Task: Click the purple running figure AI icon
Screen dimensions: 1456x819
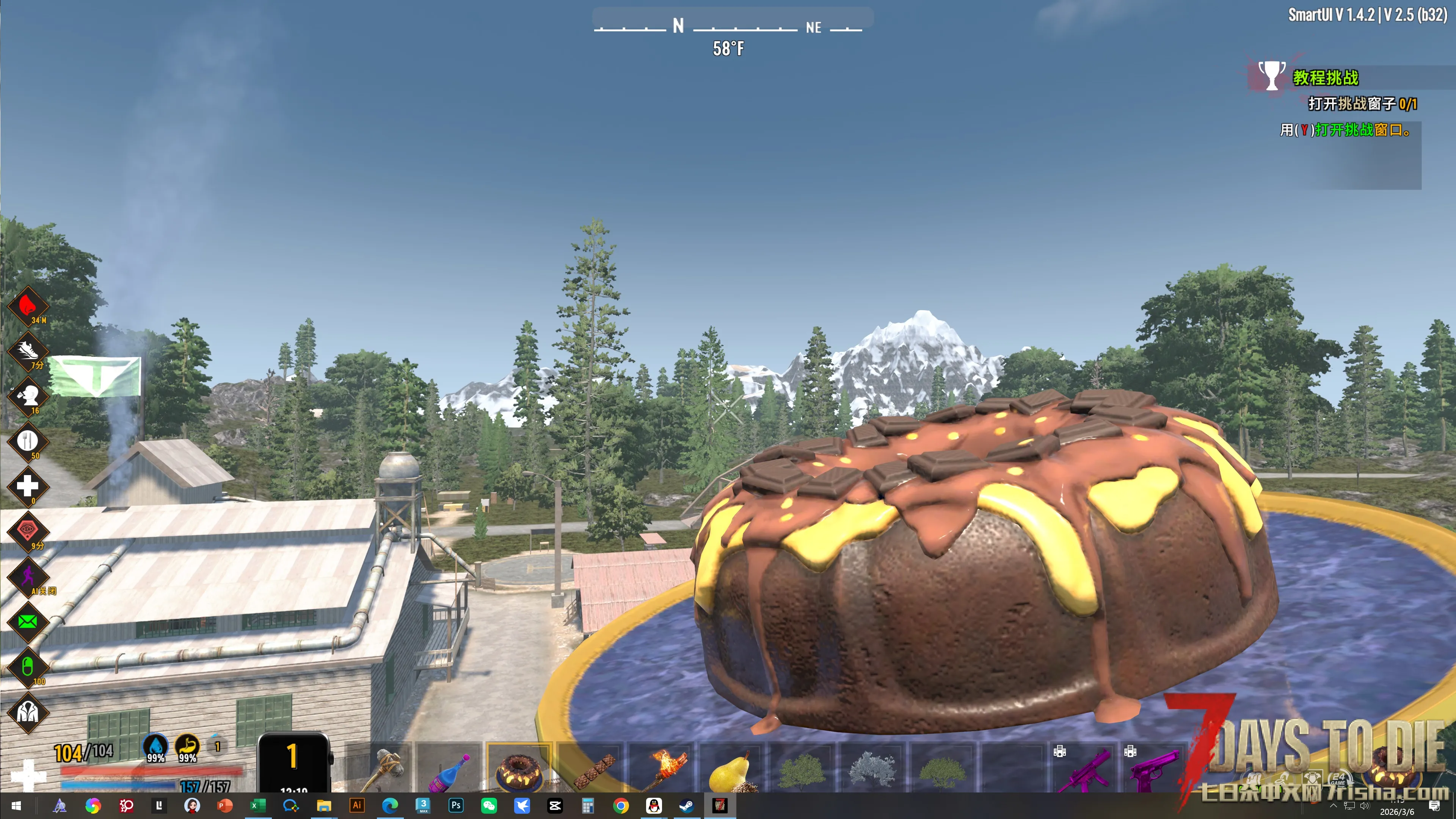Action: 27,576
